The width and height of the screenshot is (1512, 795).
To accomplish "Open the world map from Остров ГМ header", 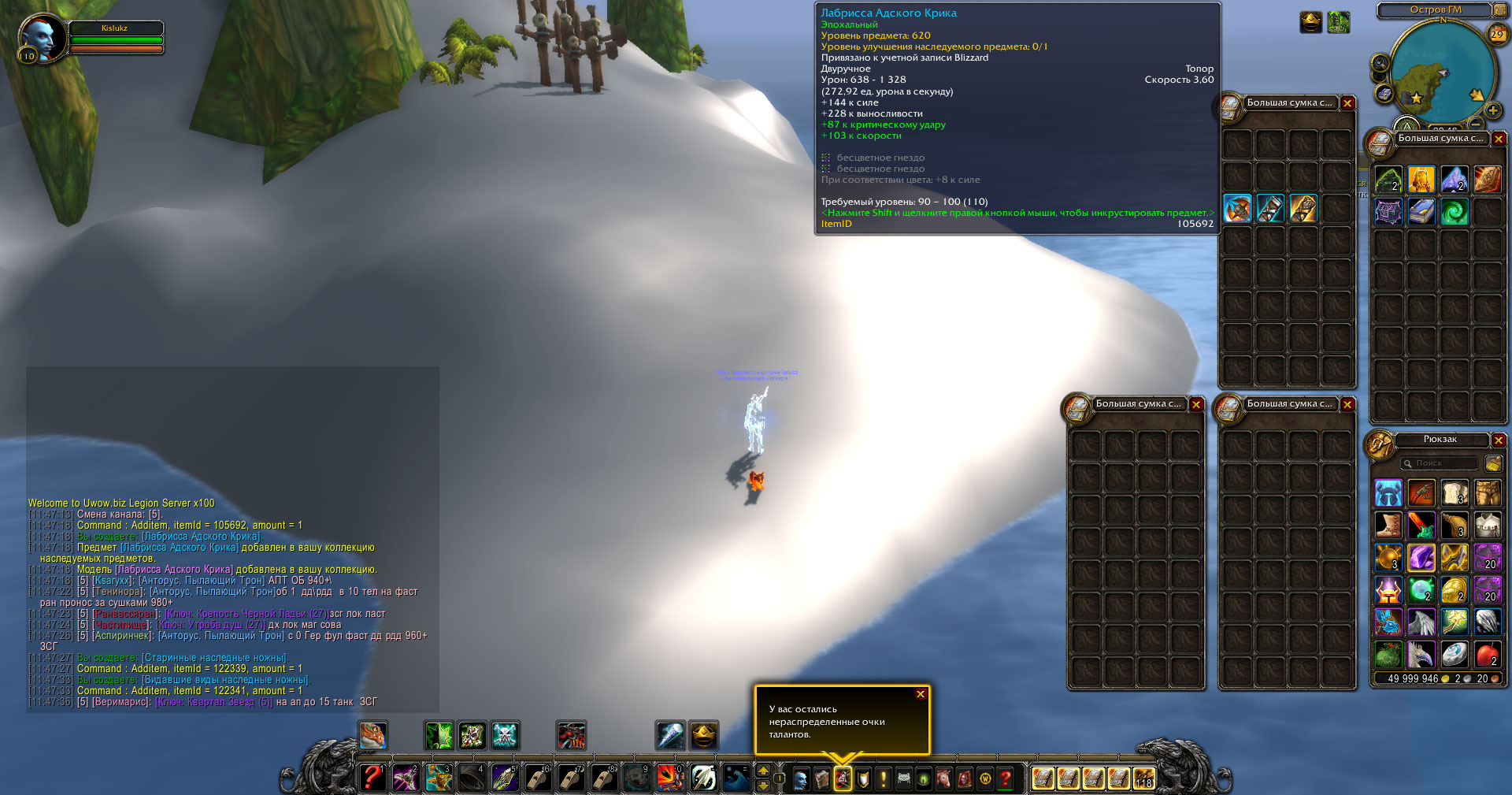I will tap(1435, 10).
